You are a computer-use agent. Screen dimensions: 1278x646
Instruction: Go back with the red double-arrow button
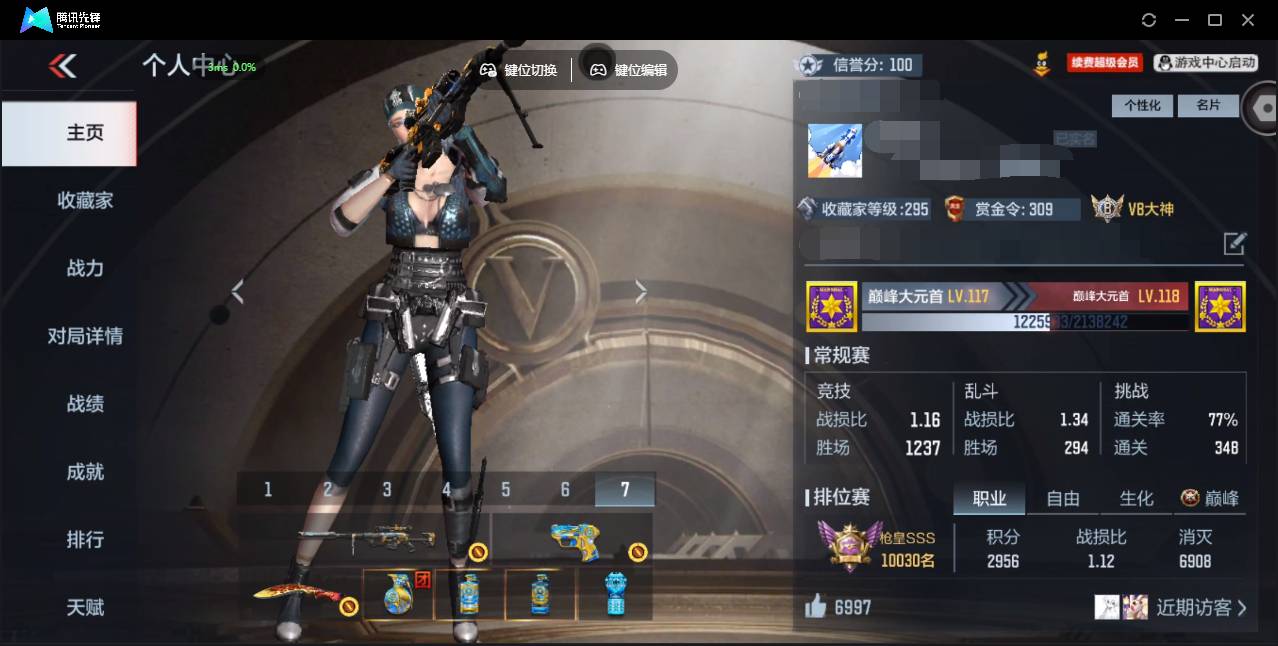coord(62,66)
